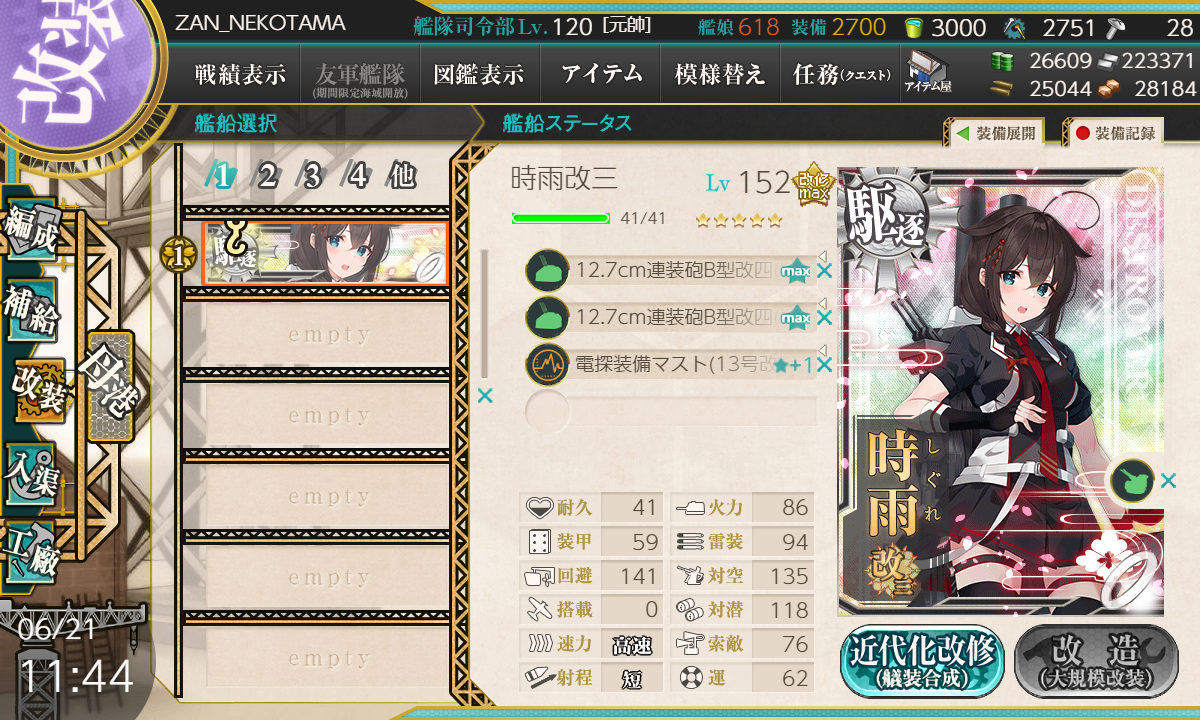The width and height of the screenshot is (1200, 720).
Task: Click the 装備記録 equipment record button
Action: click(x=1115, y=132)
